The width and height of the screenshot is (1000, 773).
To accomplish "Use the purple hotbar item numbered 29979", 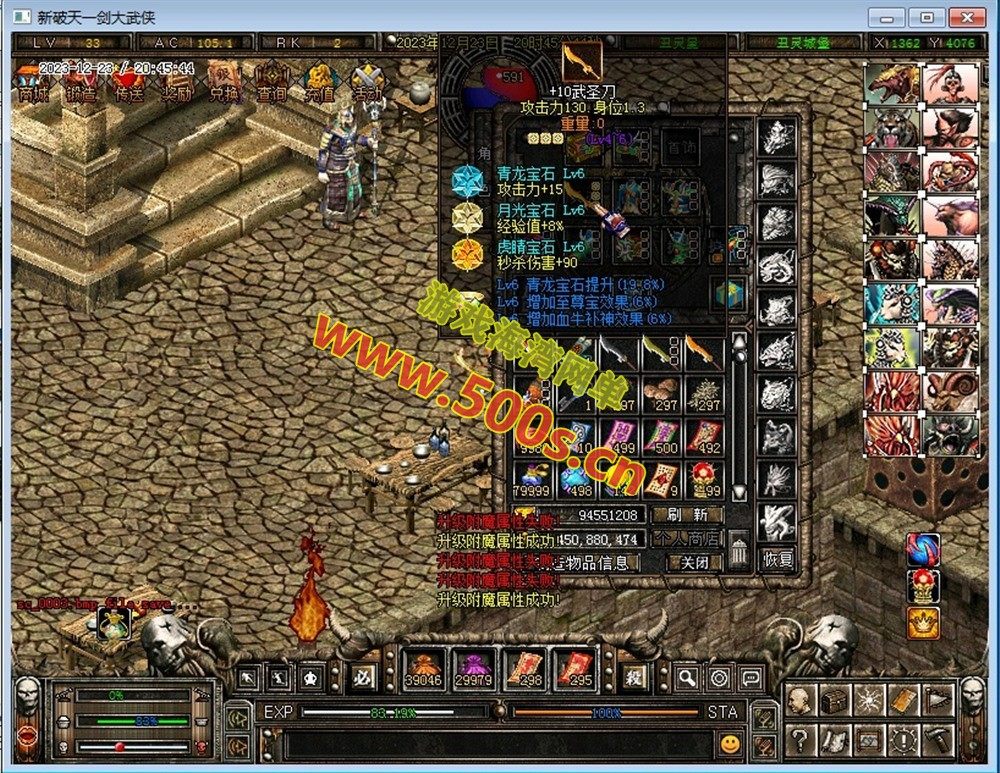I will (x=473, y=669).
